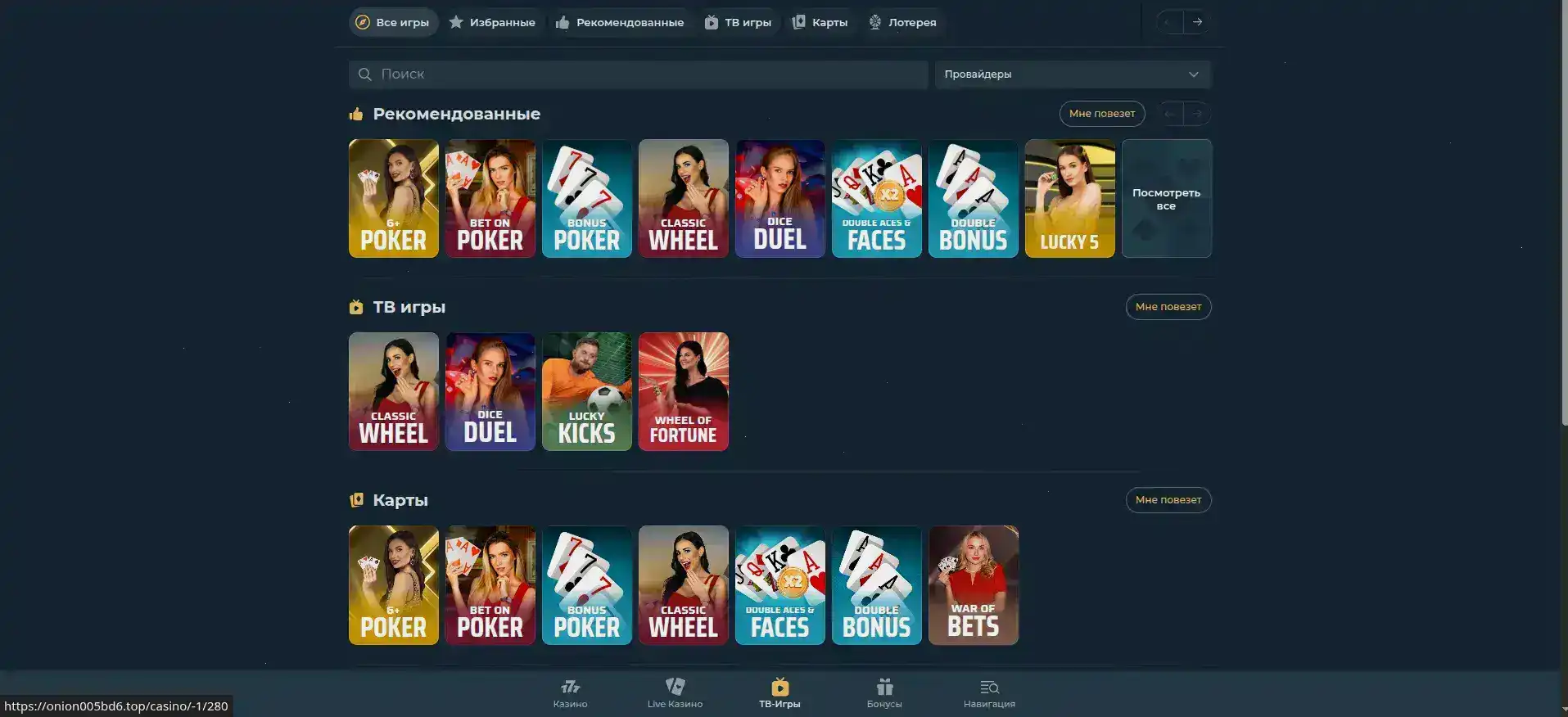Open the Бонусы gift icon
This screenshot has width=1568, height=717.
(x=883, y=686)
